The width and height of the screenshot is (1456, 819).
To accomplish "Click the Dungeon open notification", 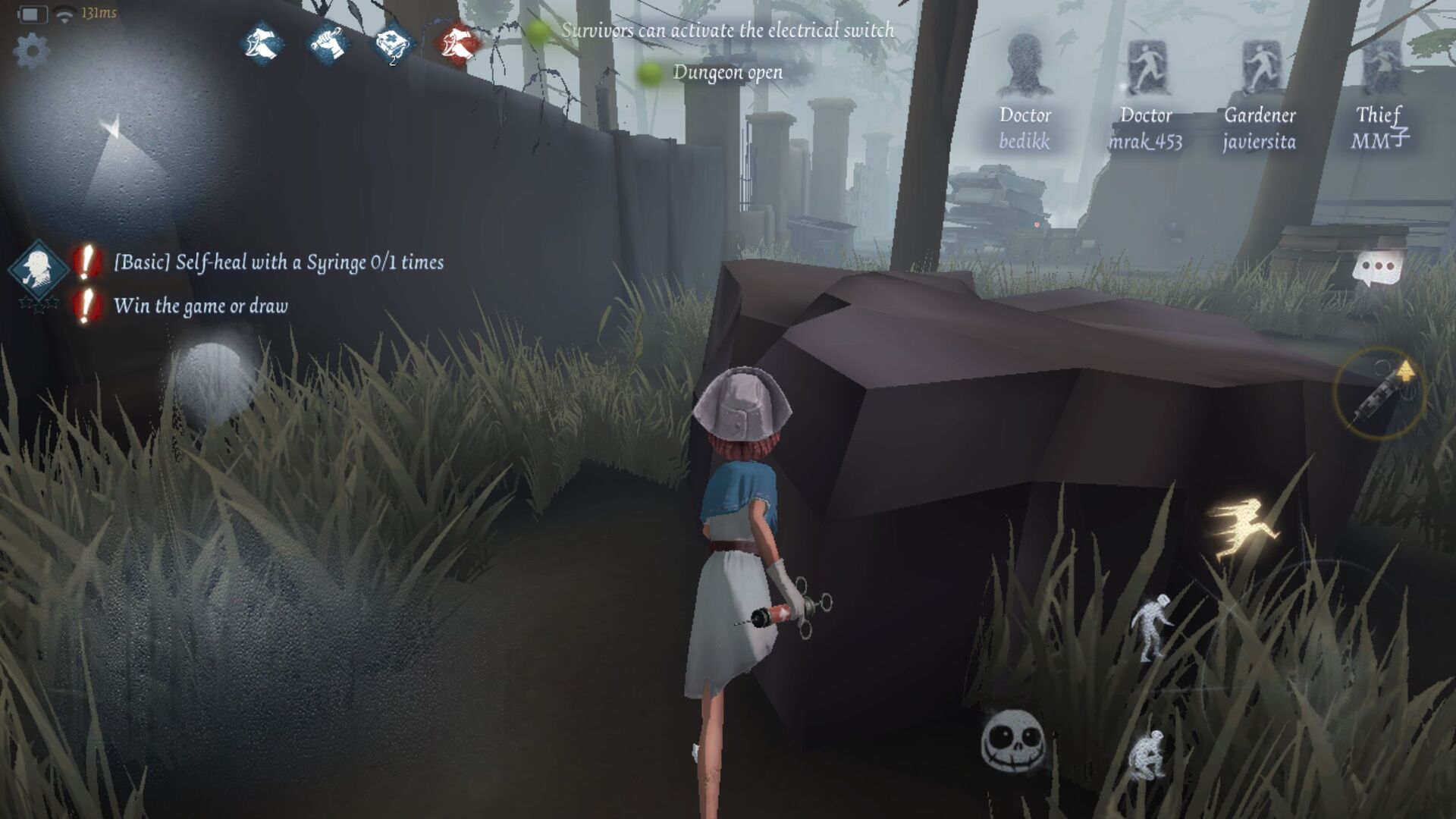I will (728, 73).
